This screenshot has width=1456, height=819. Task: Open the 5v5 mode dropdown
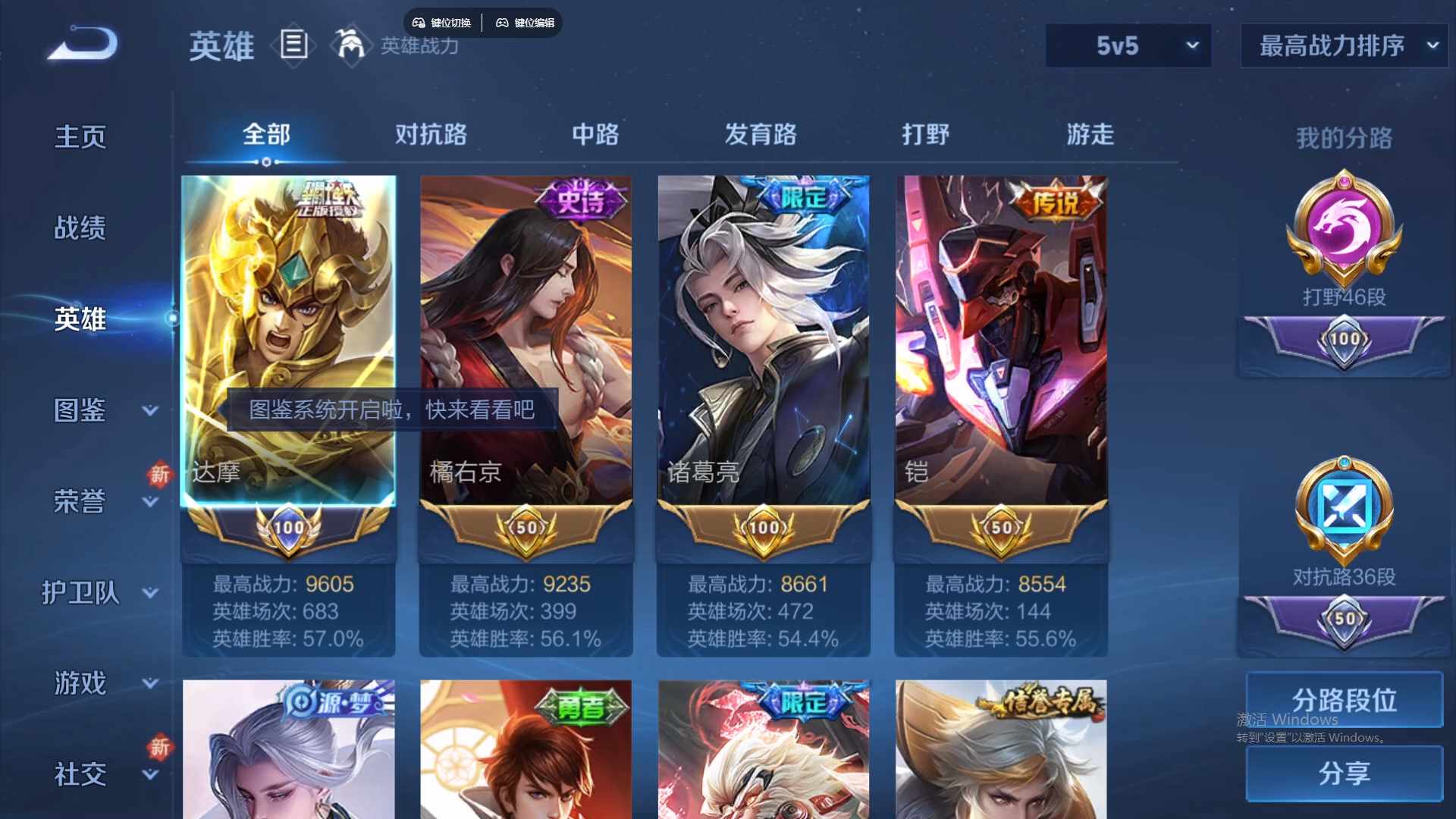1128,45
